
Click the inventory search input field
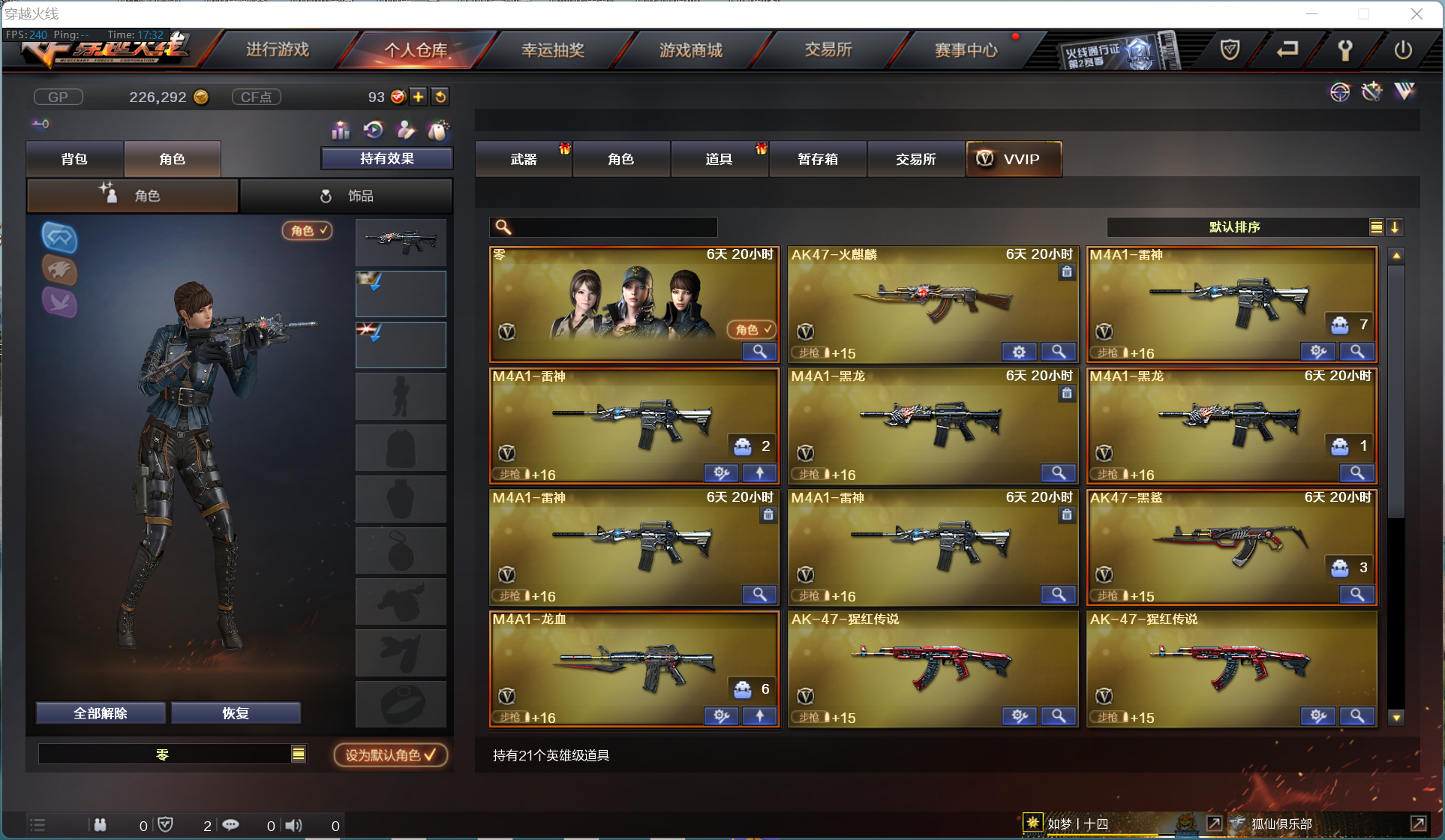coord(602,226)
